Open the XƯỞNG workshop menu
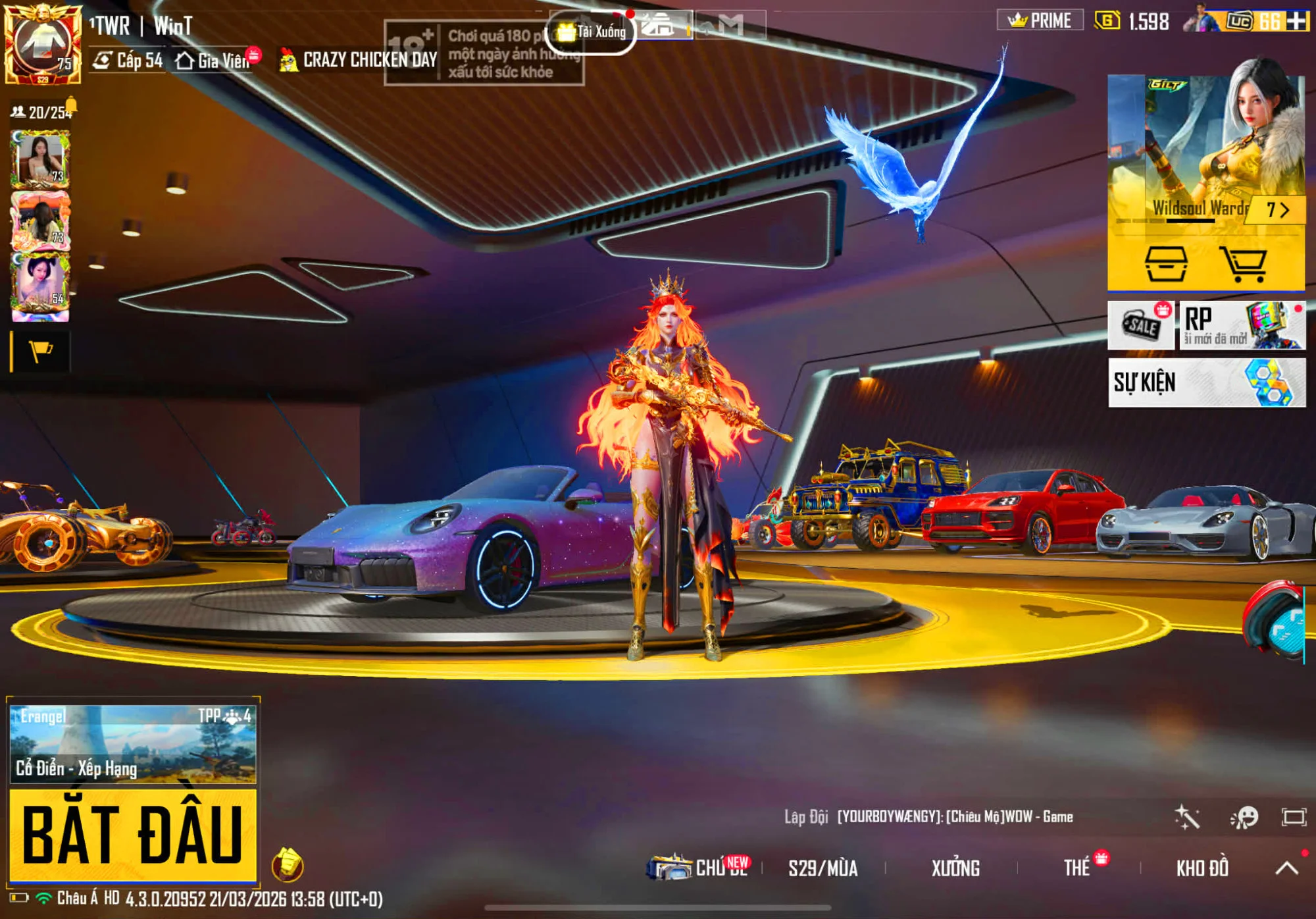The image size is (1316, 919). 955,868
